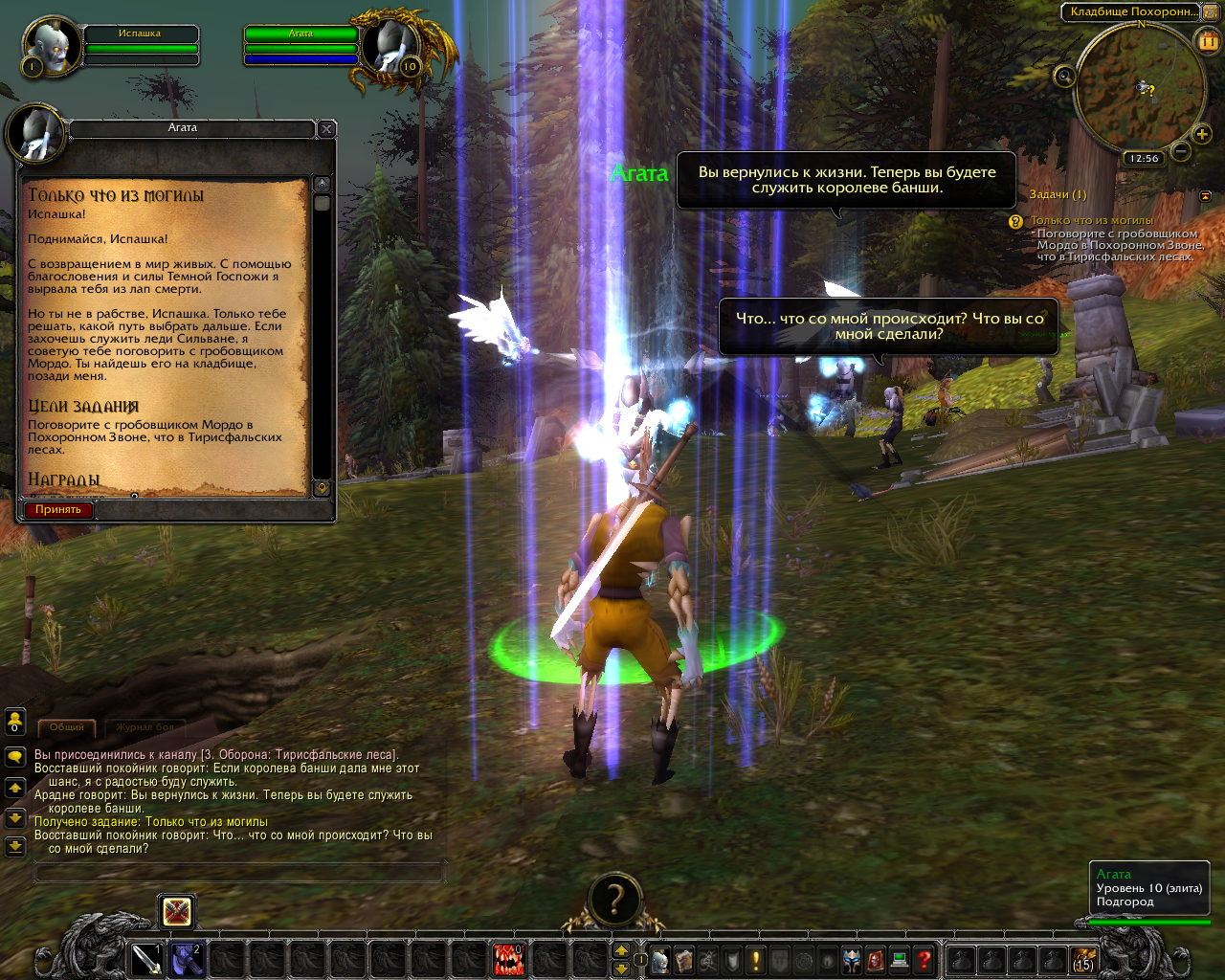The image size is (1225, 980).
Task: Toggle the minimap tracking magnifier button
Action: 1064,76
